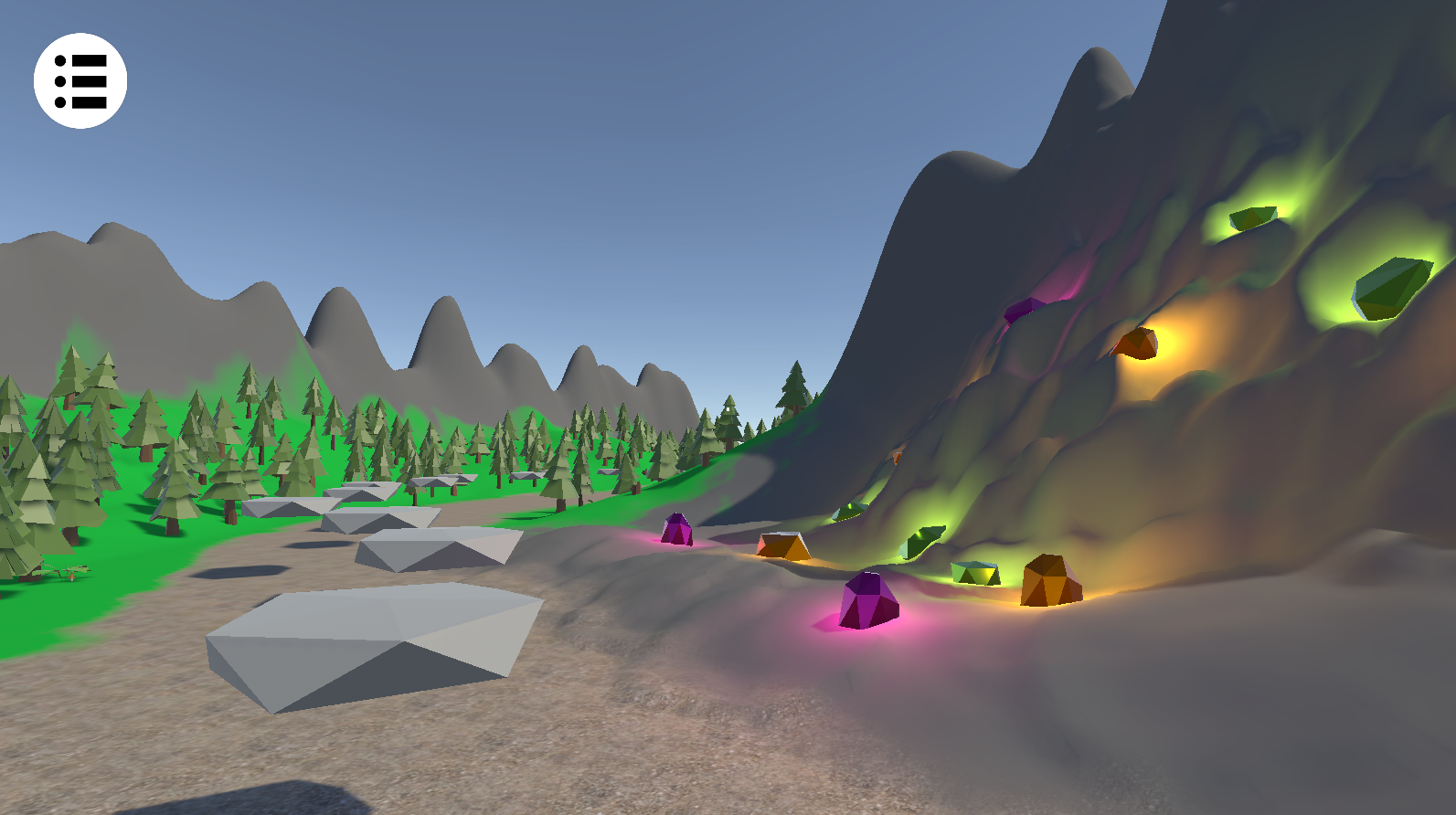1456x815 pixels.
Task: Select the glowing purple gem on the slope
Action: click(x=677, y=530)
